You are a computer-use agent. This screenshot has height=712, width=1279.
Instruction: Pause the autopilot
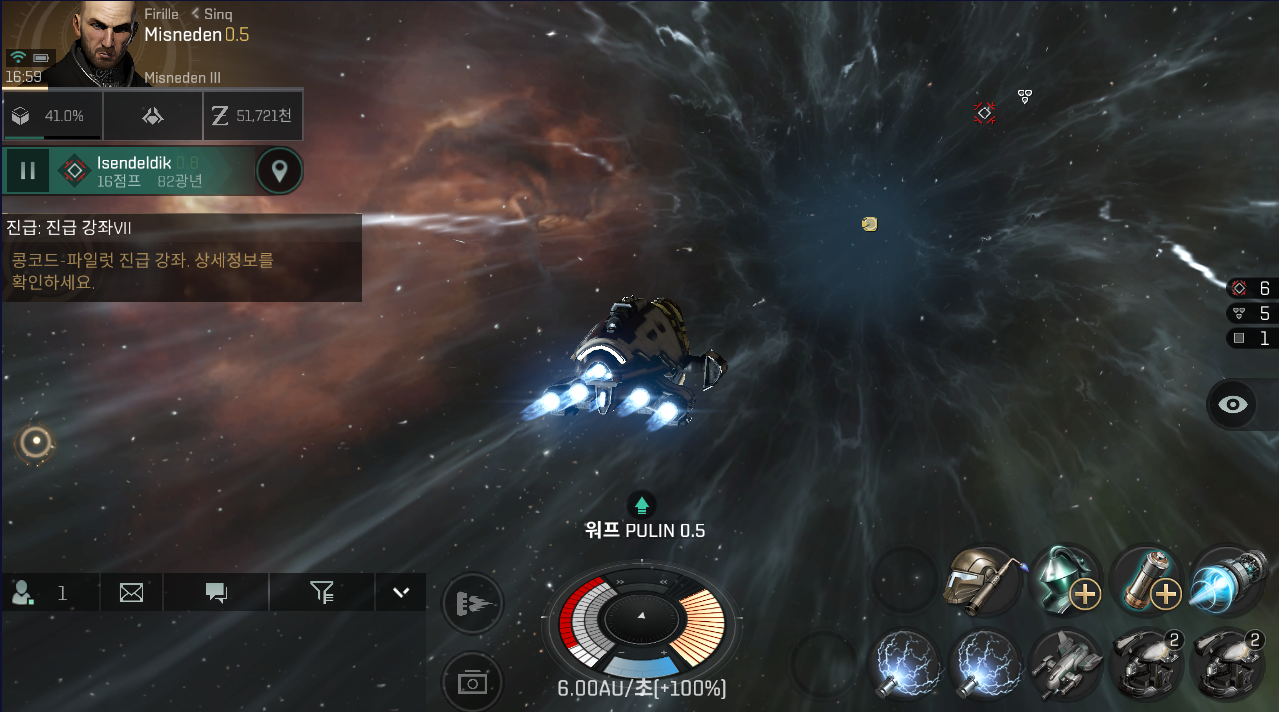pyautogui.click(x=27, y=171)
